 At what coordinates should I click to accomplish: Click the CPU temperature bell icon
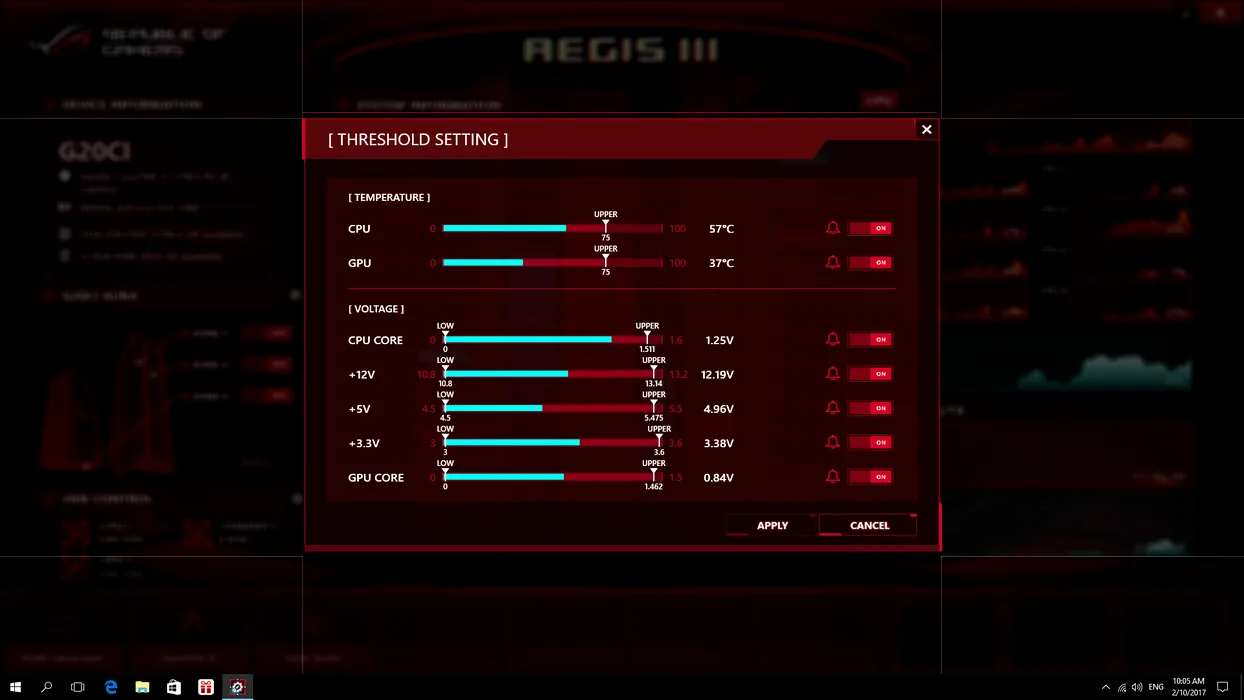(832, 228)
